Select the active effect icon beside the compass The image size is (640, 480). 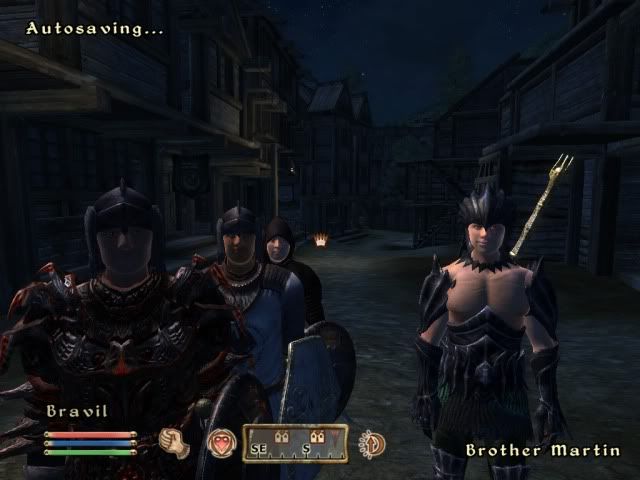(x=373, y=443)
